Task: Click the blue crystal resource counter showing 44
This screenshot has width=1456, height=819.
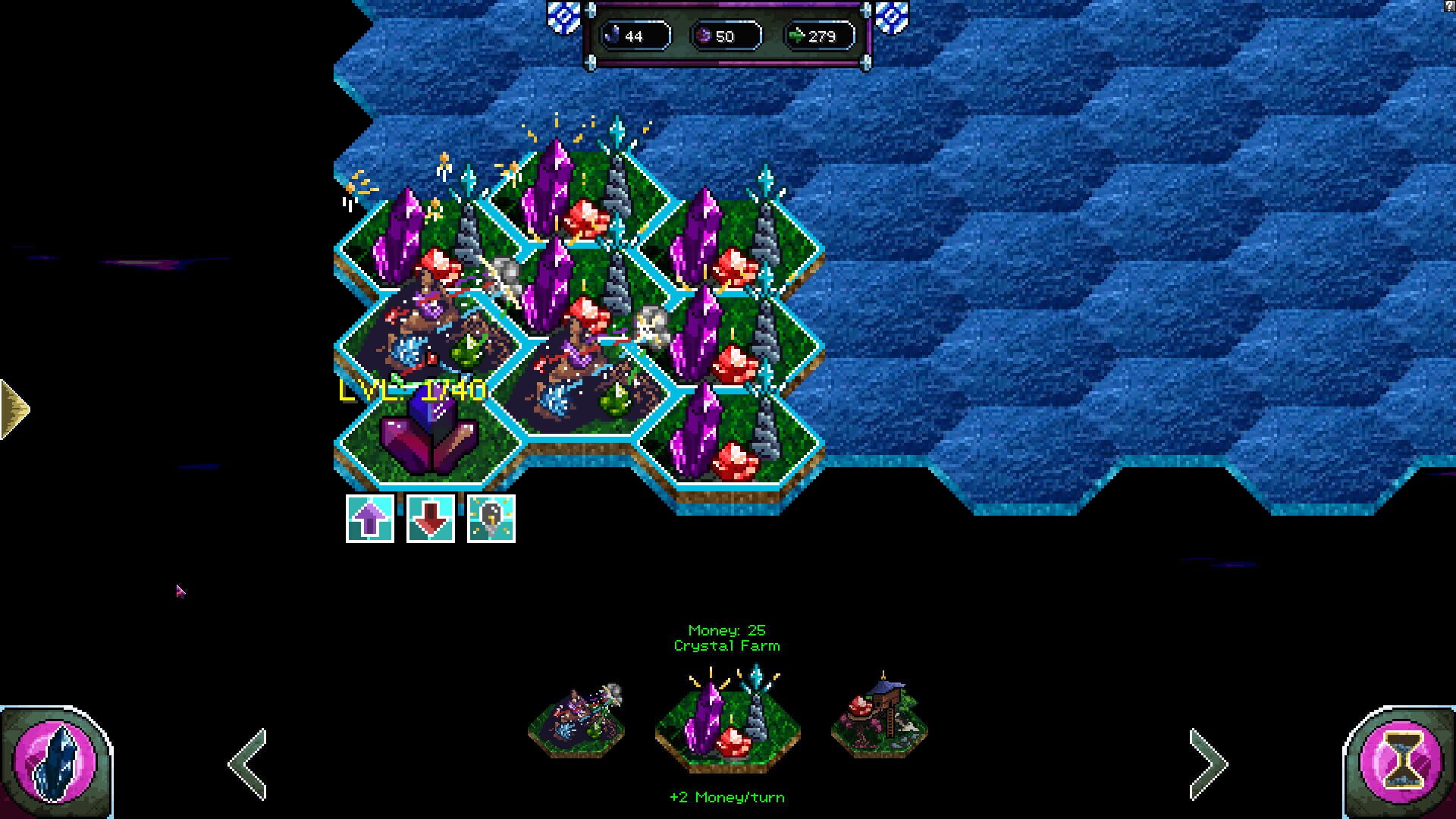Action: (x=634, y=34)
